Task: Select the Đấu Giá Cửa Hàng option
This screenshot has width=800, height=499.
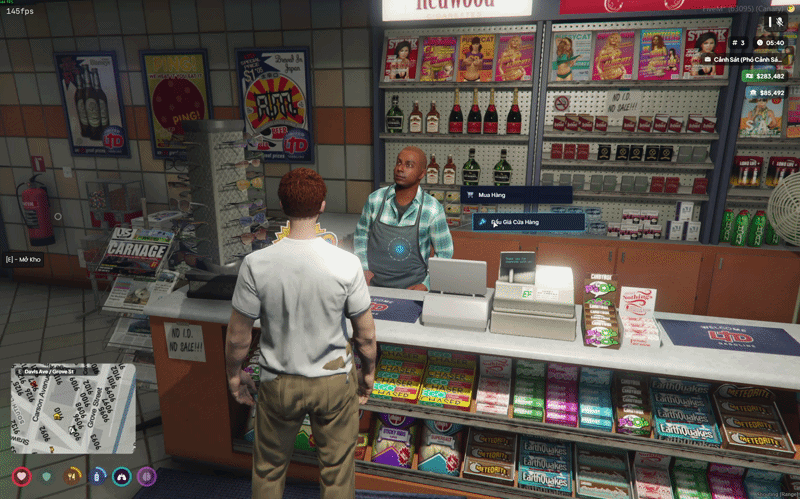Action: pos(529,221)
